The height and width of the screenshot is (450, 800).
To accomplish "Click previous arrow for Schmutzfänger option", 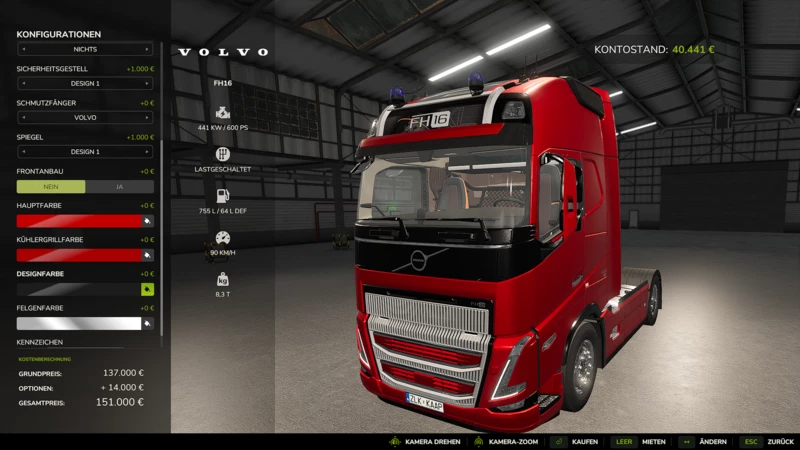I will (22, 117).
